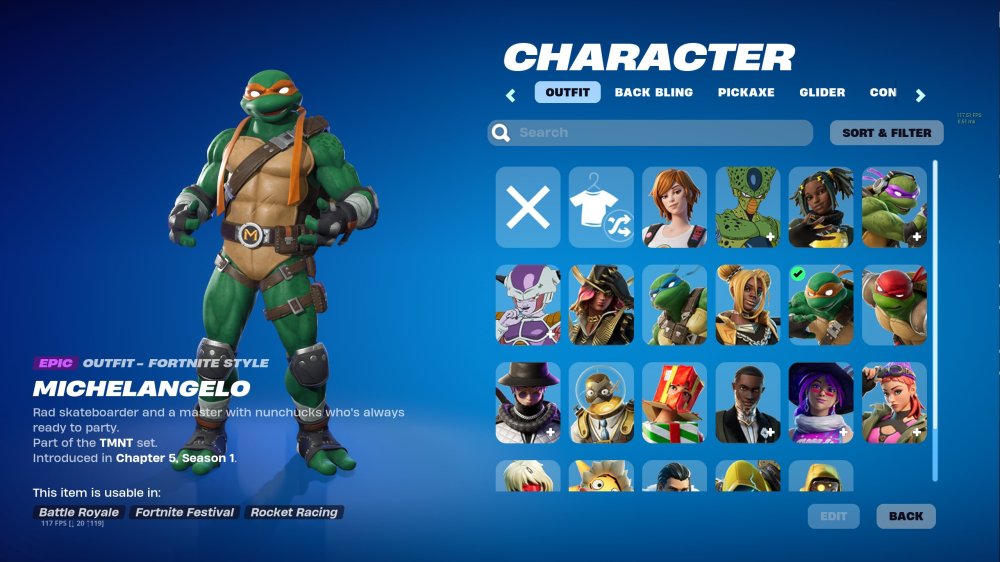Image resolution: width=1000 pixels, height=562 pixels.
Task: Pick the red and green gift-wrapped outfit
Action: tap(674, 403)
